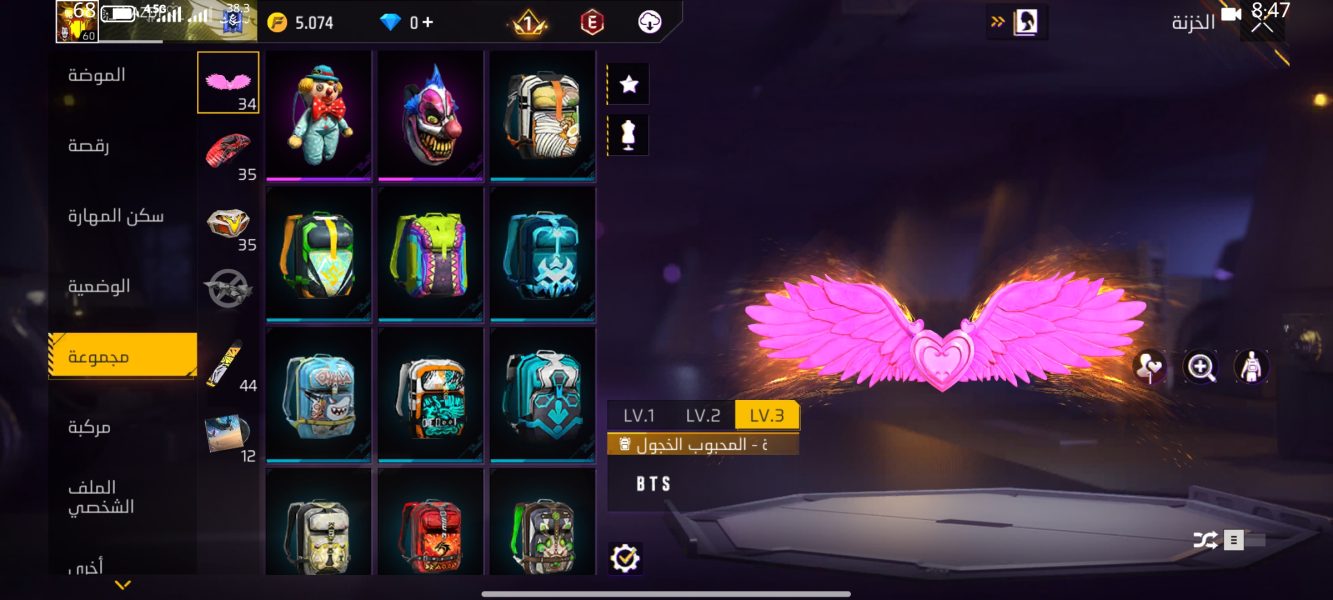Toggle the shuffle random equip switch
The image size is (1333, 600).
point(1228,540)
